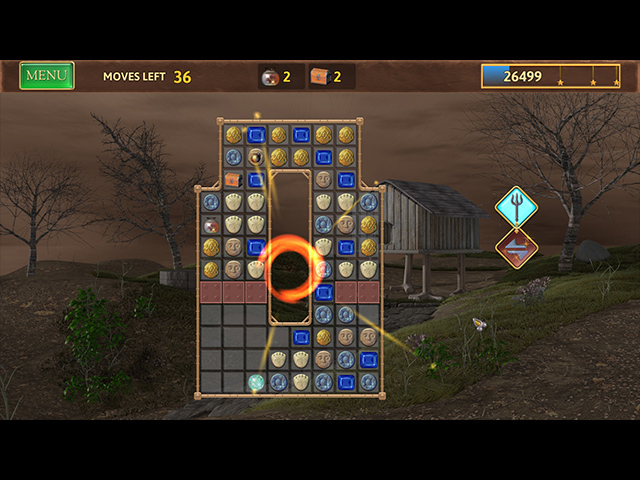Activate the trident power-up
Image resolution: width=640 pixels, height=480 pixels.
pyautogui.click(x=516, y=207)
